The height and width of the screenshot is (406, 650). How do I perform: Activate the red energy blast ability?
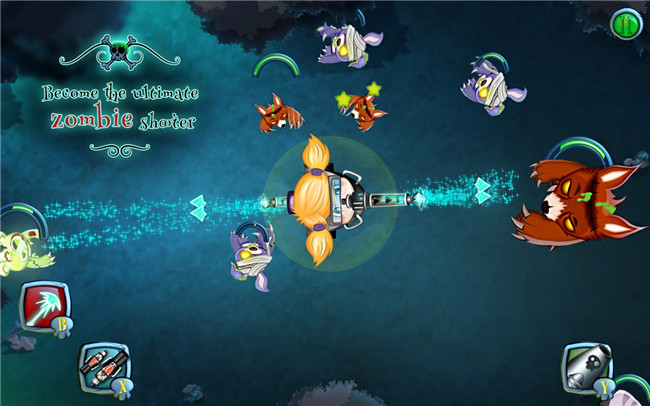[x=42, y=307]
